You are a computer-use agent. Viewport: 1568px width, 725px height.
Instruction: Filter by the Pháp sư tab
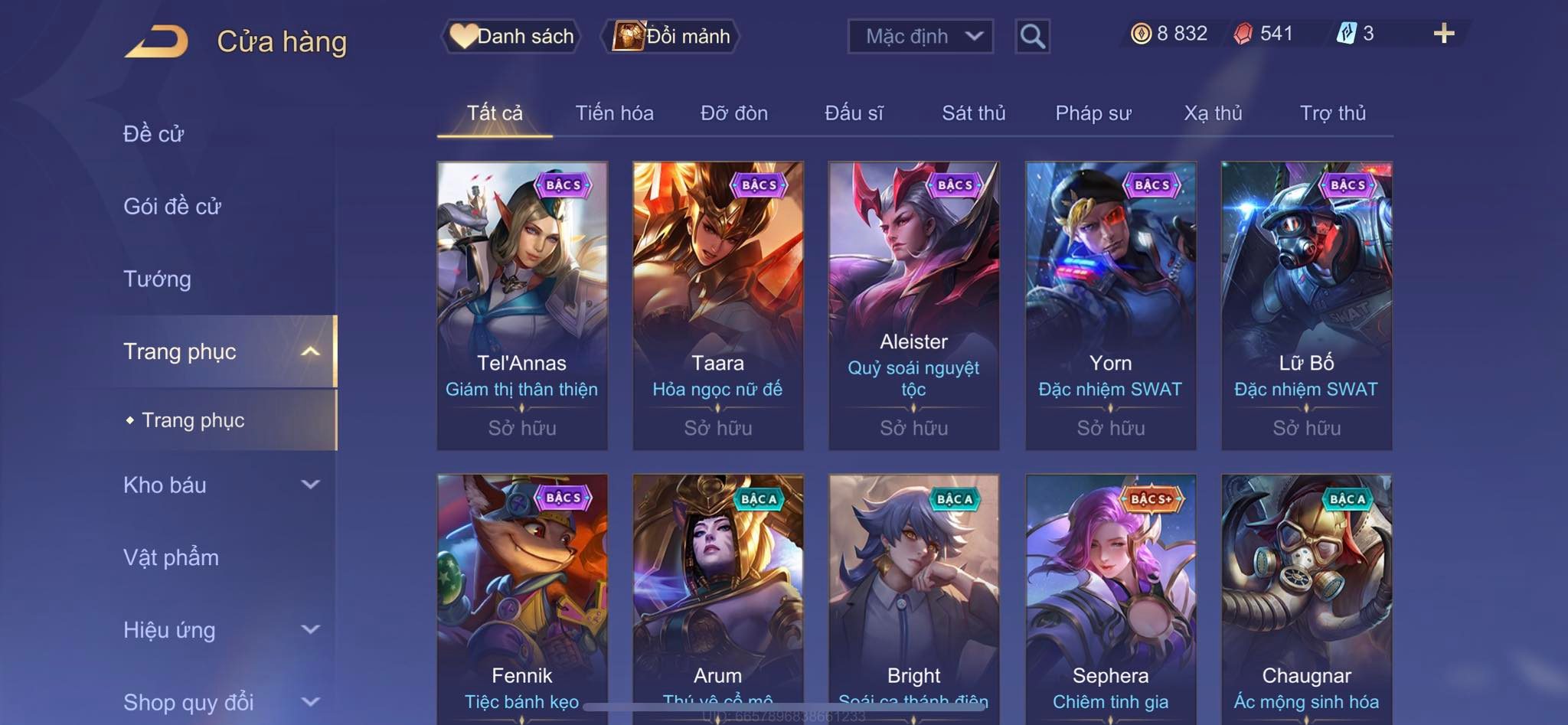point(1093,113)
